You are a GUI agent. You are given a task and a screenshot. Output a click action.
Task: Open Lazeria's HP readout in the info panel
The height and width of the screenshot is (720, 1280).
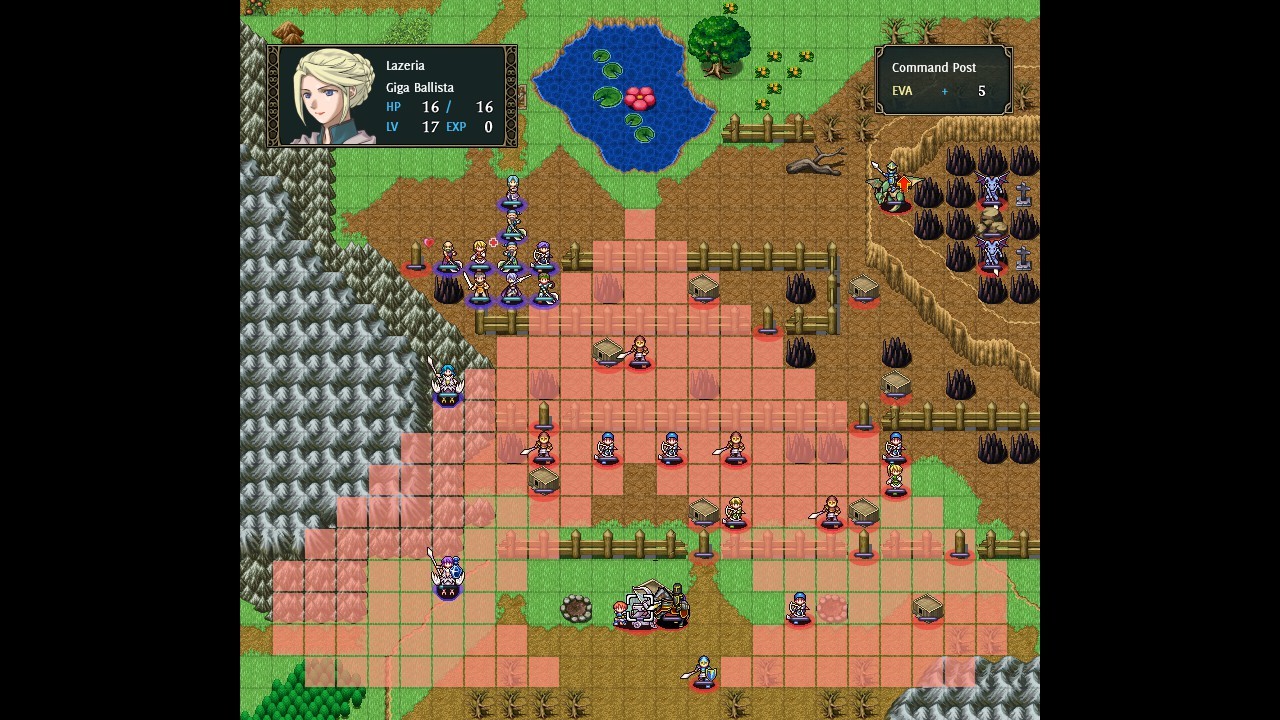tap(437, 107)
